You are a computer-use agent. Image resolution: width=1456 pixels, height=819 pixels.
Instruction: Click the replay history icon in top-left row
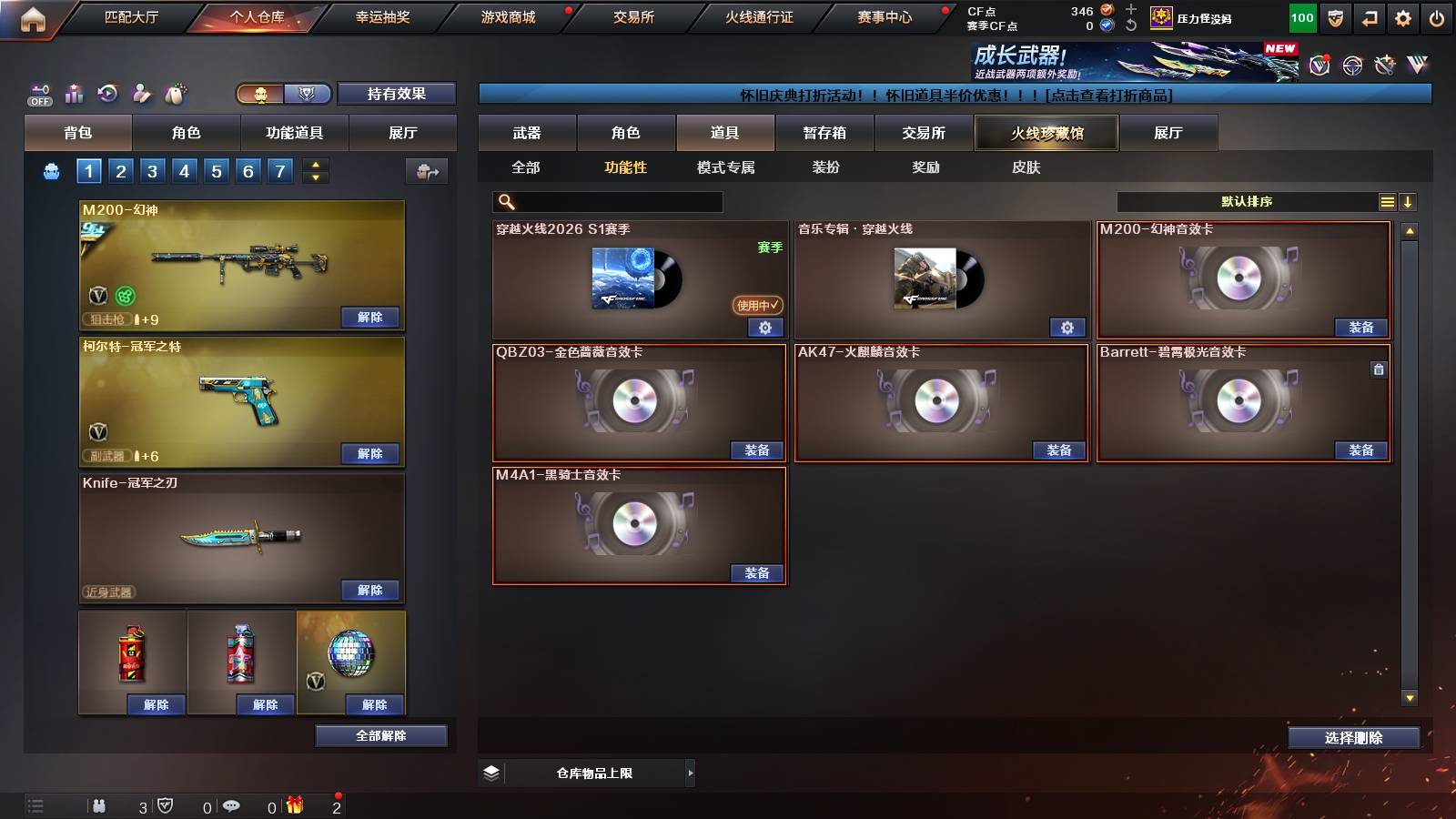click(107, 92)
